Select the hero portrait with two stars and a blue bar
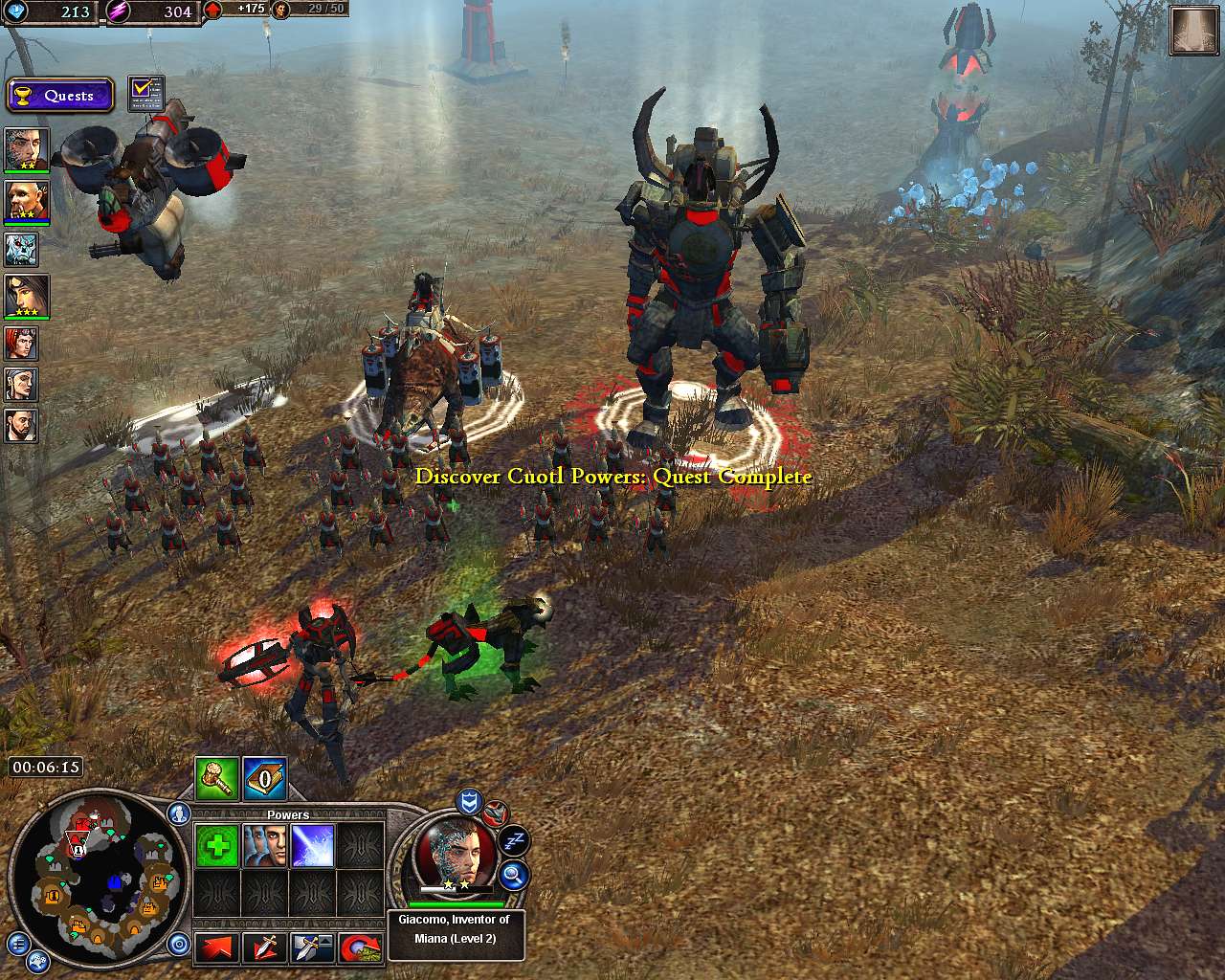 point(21,202)
